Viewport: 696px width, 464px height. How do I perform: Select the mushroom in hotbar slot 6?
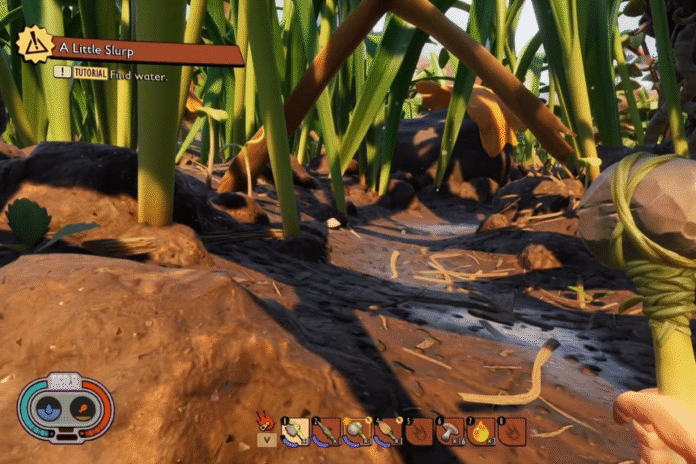point(450,431)
